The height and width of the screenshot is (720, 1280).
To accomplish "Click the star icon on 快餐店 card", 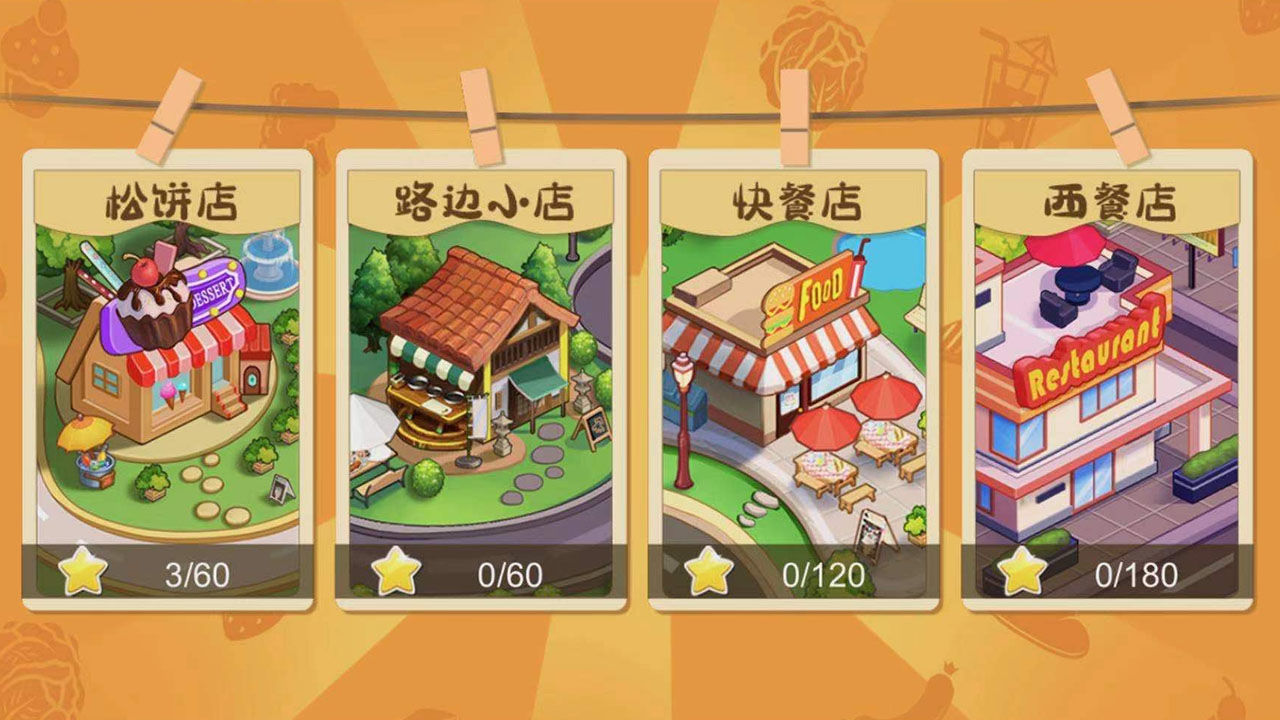I will click(711, 572).
